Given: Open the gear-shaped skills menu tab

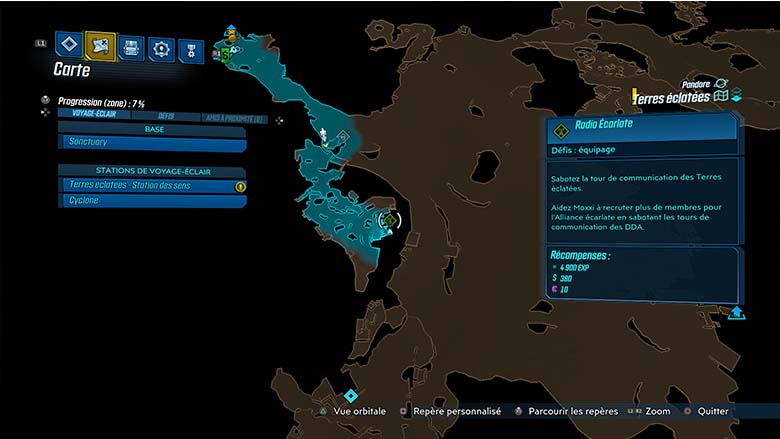Looking at the screenshot, I should pos(161,48).
